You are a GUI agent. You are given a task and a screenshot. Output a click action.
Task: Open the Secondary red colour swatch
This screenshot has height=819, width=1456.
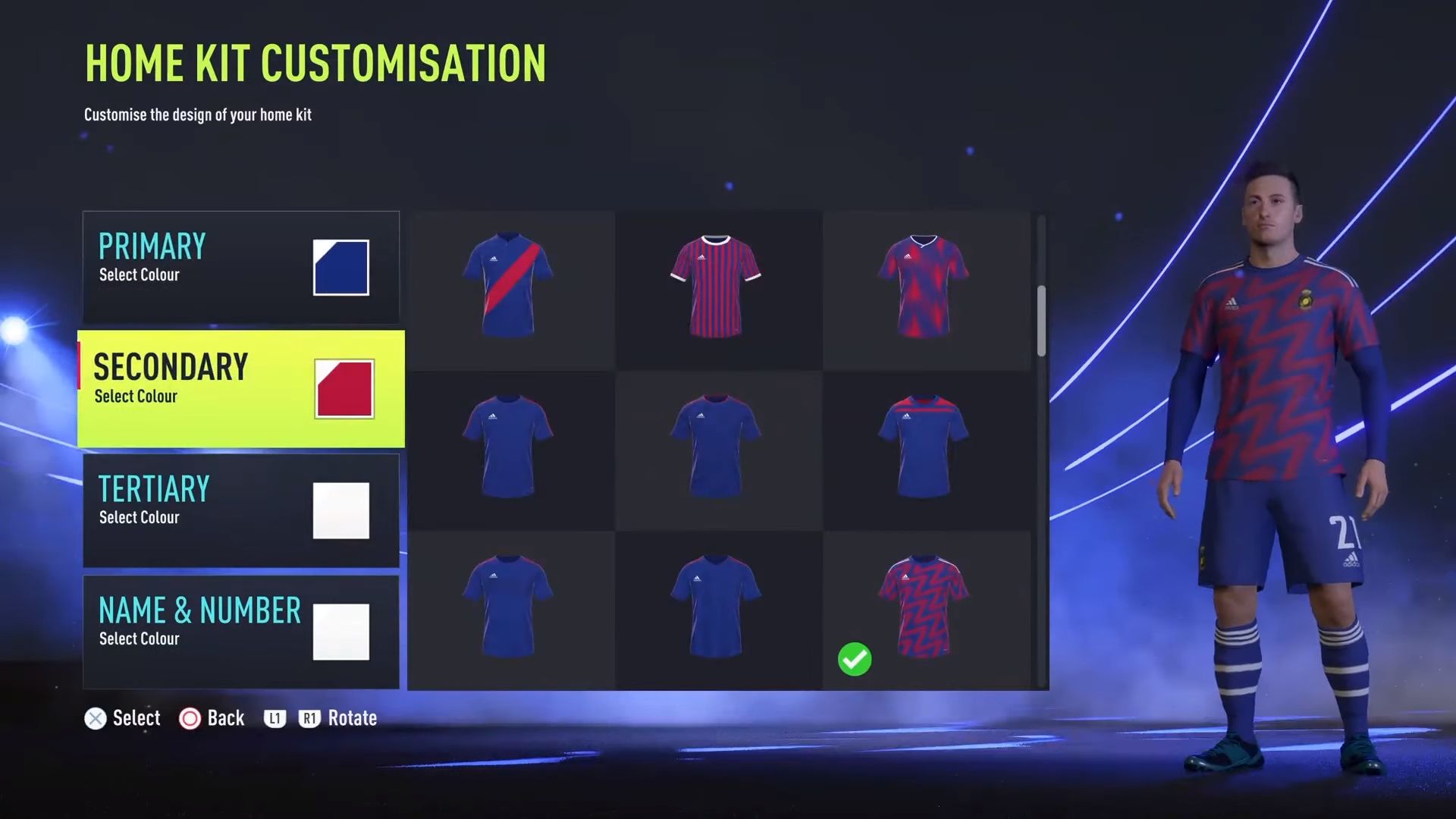tap(345, 389)
